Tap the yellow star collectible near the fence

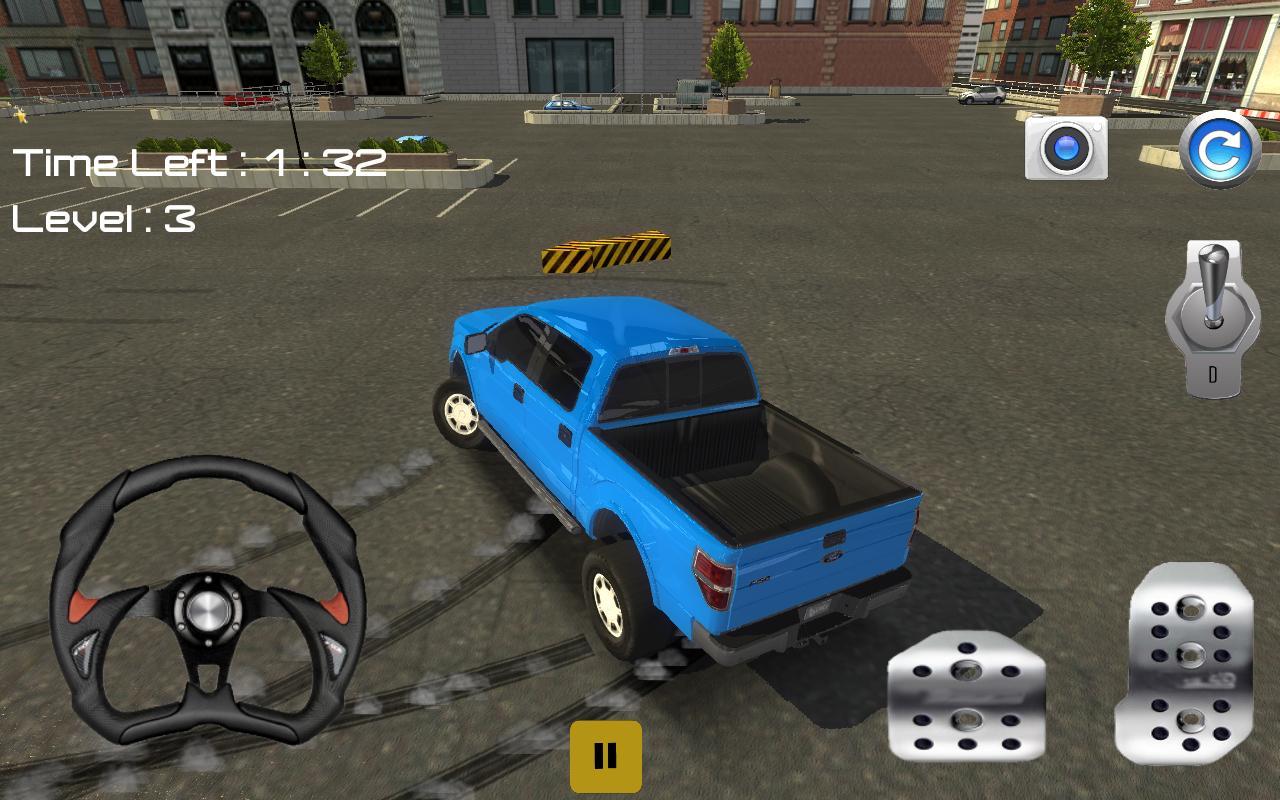click(x=20, y=116)
